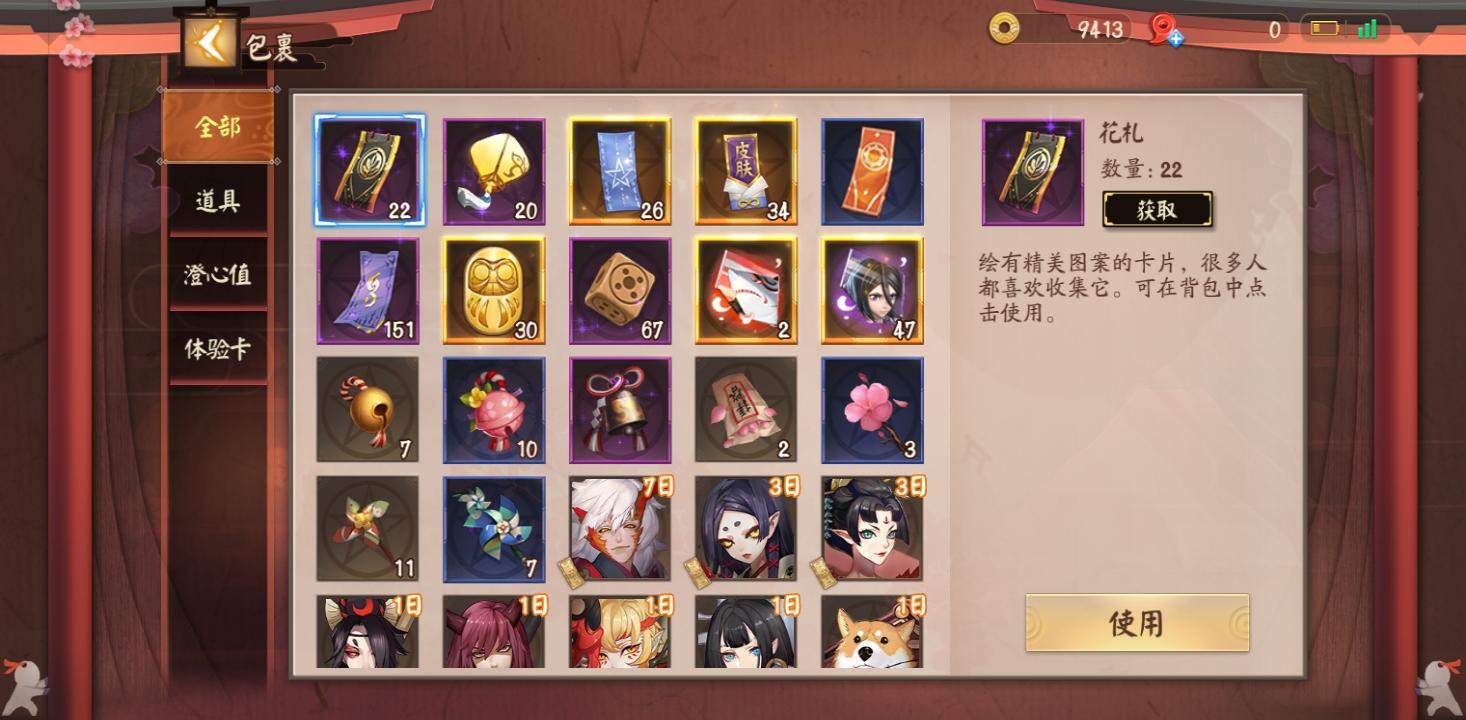Select the 7日 shikigami experience card
The image size is (1466, 720).
tap(620, 528)
